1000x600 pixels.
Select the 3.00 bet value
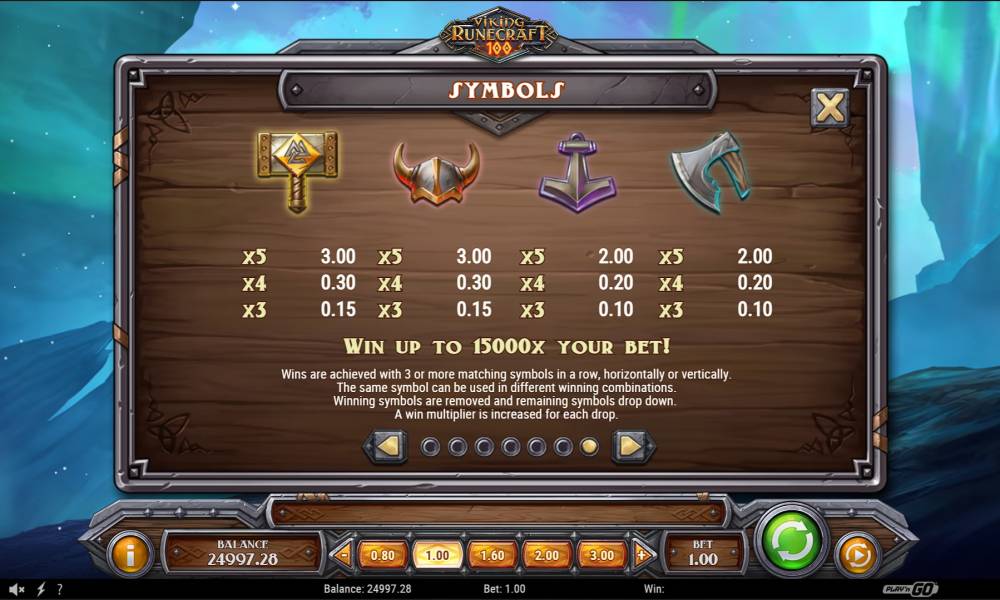[602, 554]
